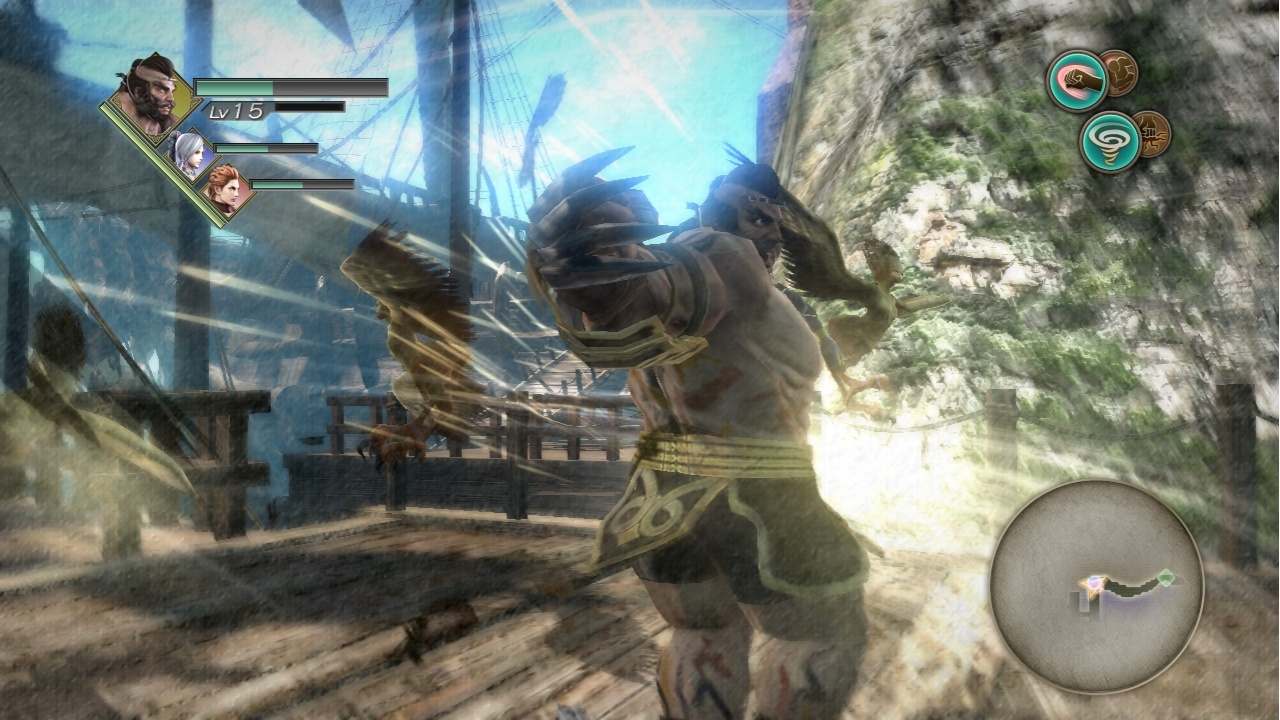Switch active skill to the tornado ability

pyautogui.click(x=1111, y=140)
